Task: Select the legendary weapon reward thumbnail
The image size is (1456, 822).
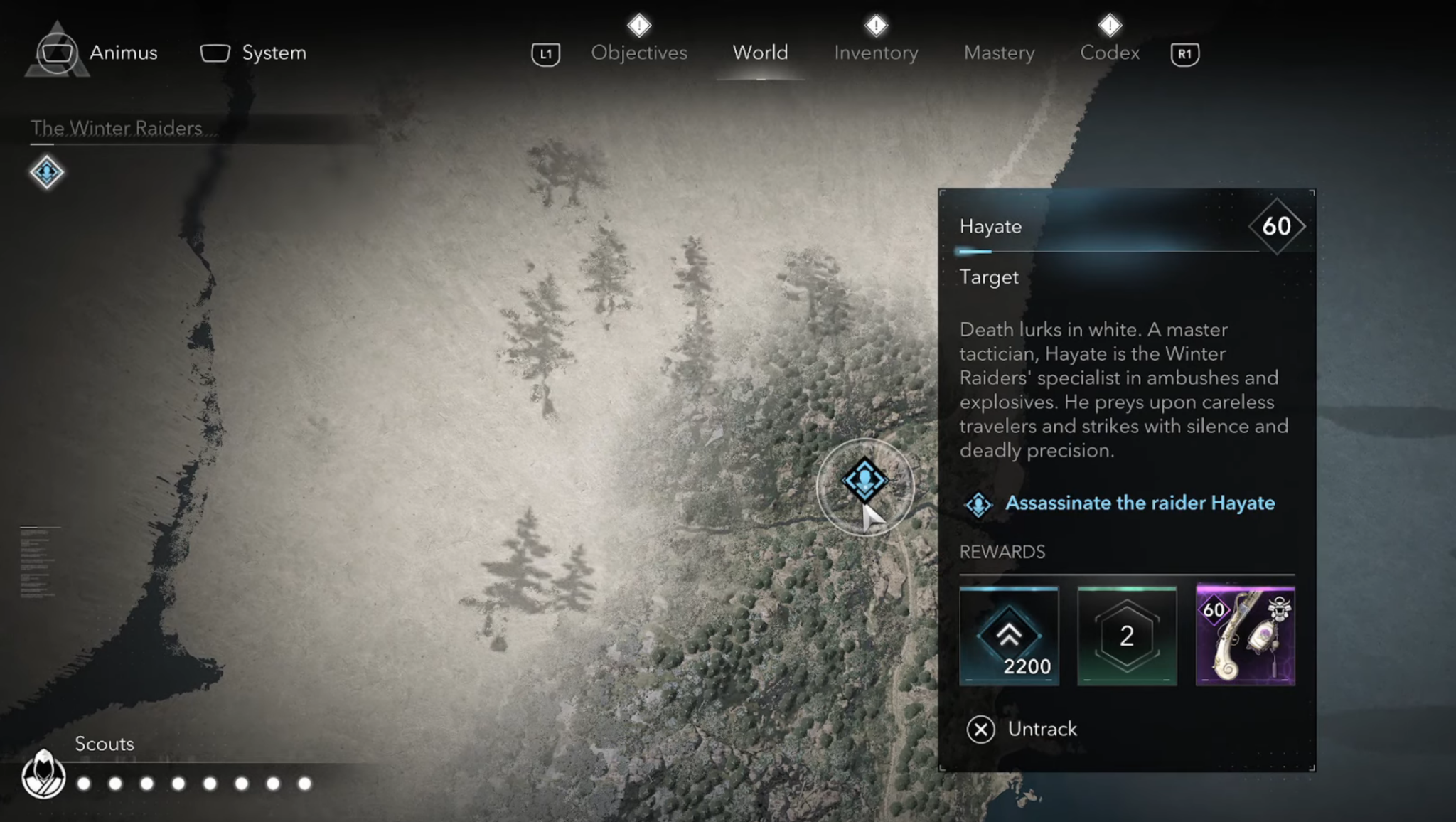Action: point(1245,636)
